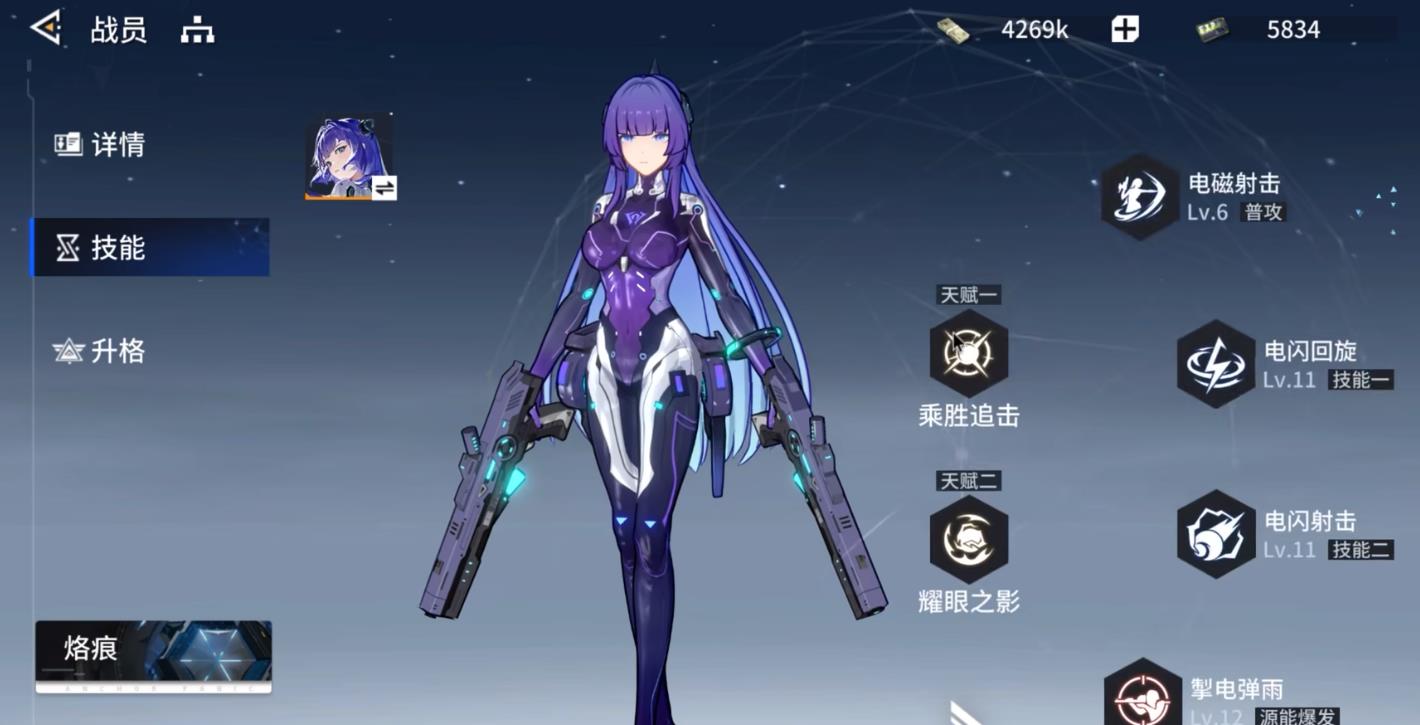This screenshot has height=725, width=1420.
Task: Switch character via the portrait thumbnail
Action: (350, 158)
